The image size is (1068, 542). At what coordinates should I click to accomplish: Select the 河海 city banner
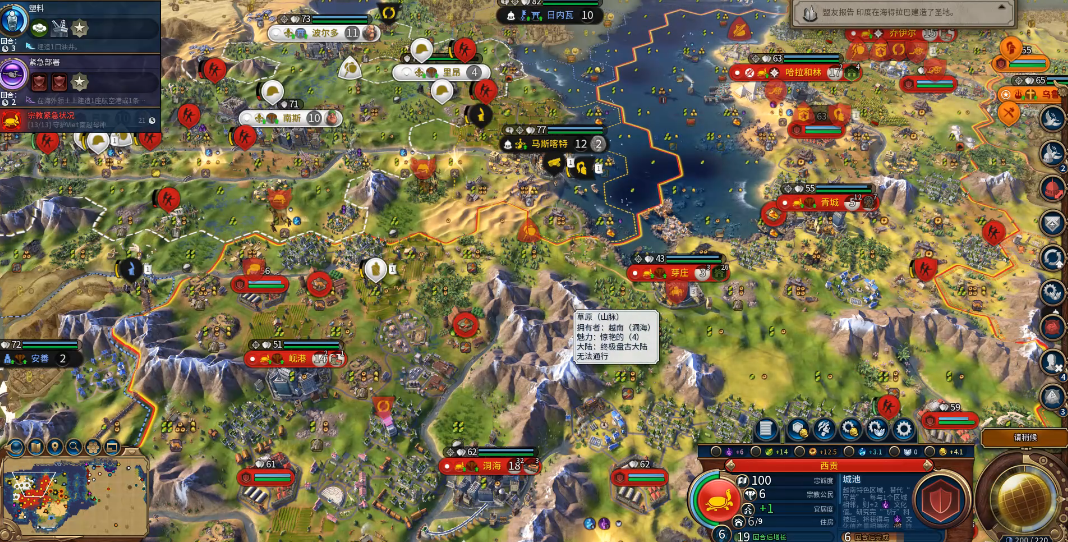click(490, 466)
